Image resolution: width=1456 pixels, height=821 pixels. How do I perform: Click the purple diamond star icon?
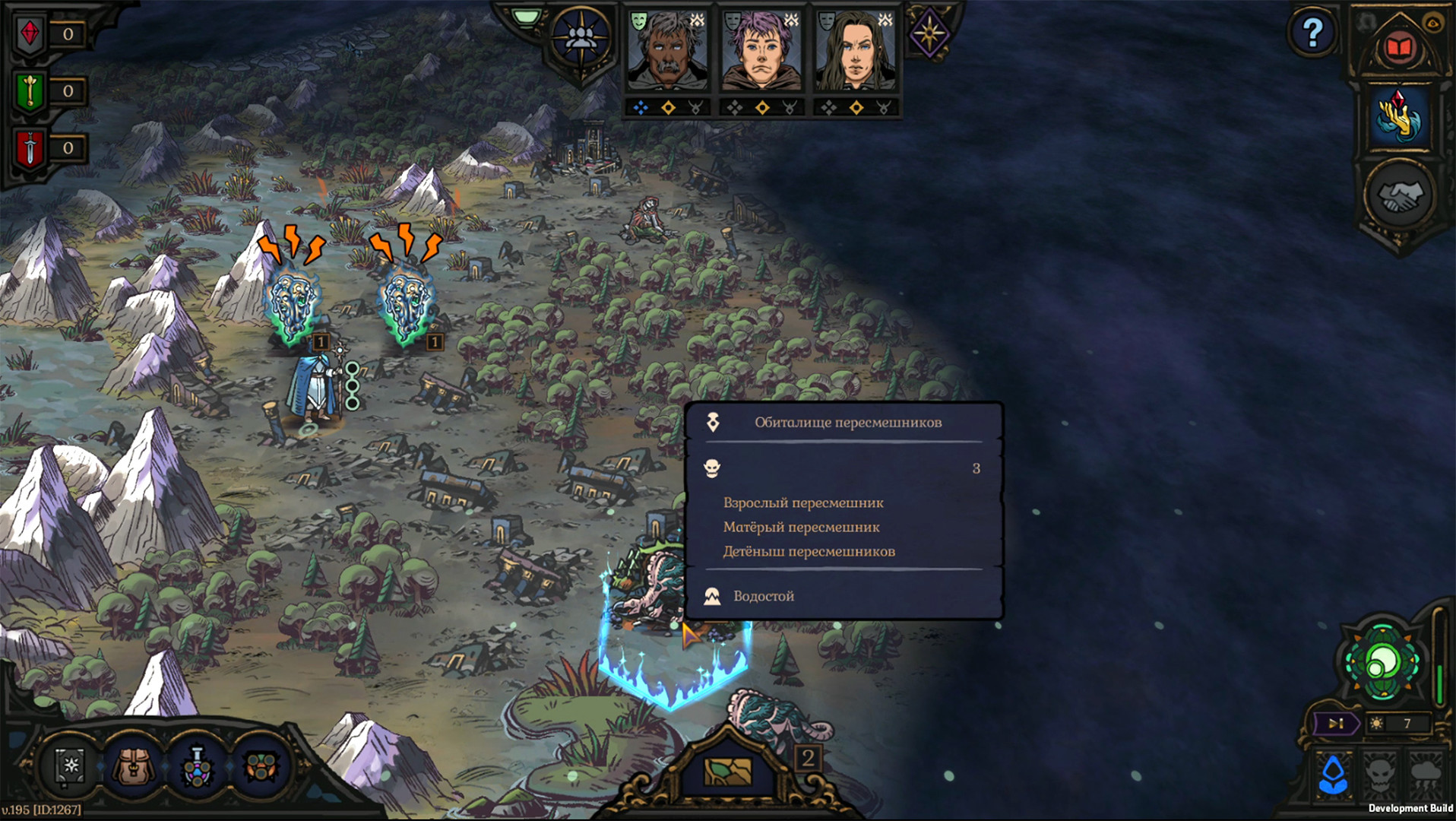(x=929, y=33)
